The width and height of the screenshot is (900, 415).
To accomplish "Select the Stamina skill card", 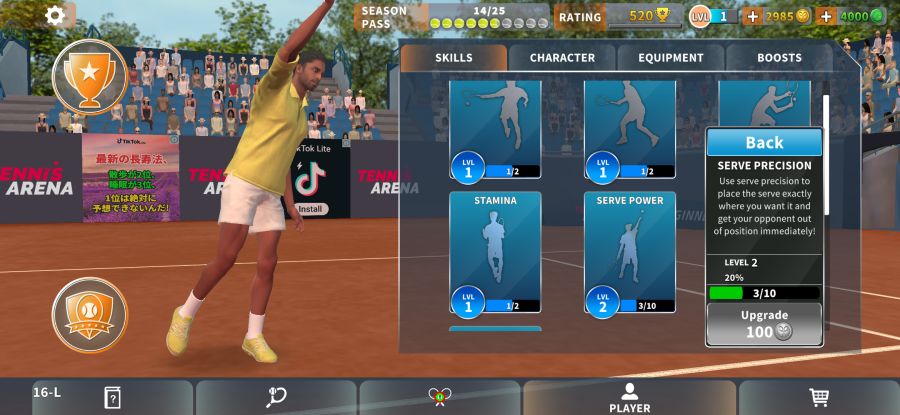I will (495, 252).
